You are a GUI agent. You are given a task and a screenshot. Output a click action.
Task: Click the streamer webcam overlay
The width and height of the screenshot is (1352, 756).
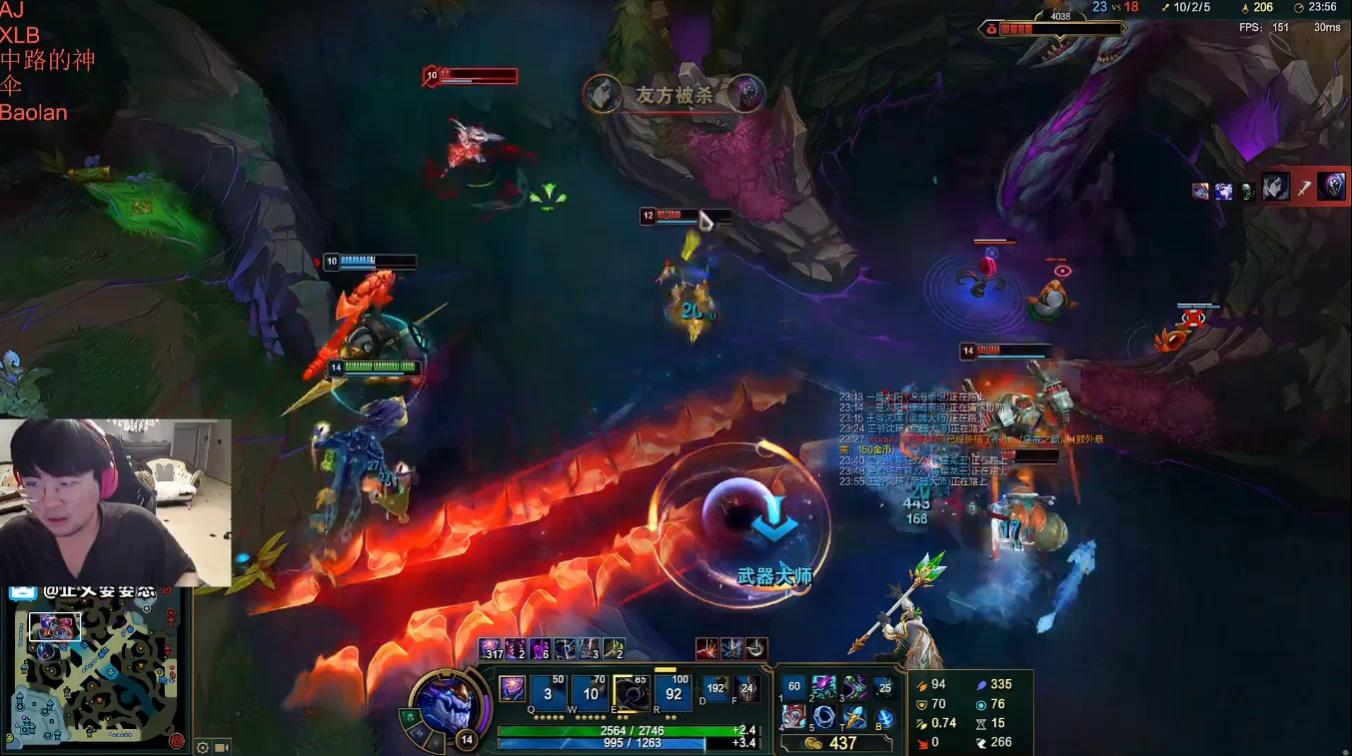coord(115,502)
